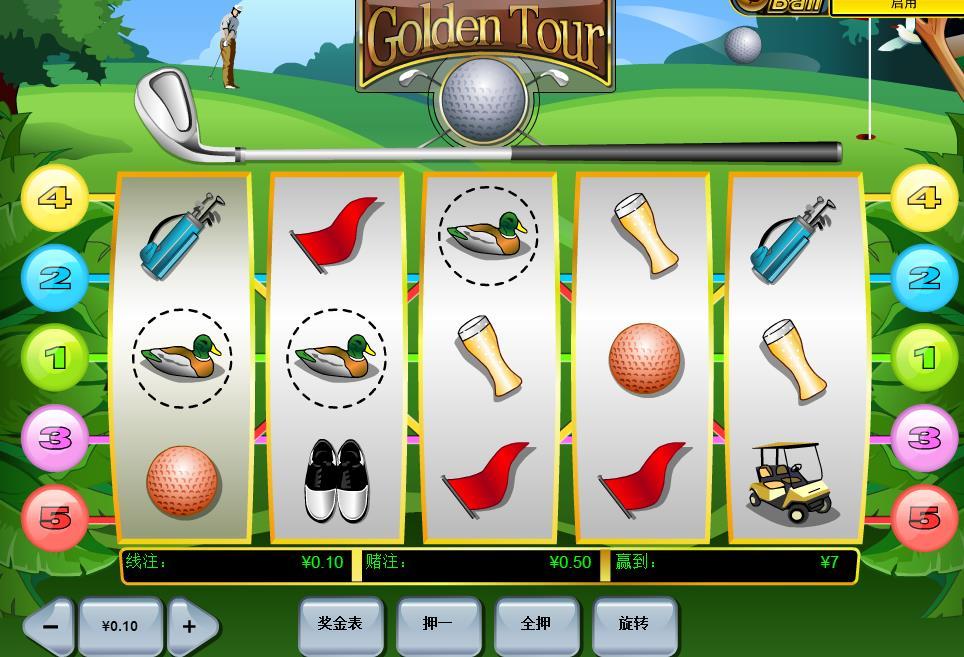Click the 押一 bet one button
The width and height of the screenshot is (964, 657).
click(437, 624)
